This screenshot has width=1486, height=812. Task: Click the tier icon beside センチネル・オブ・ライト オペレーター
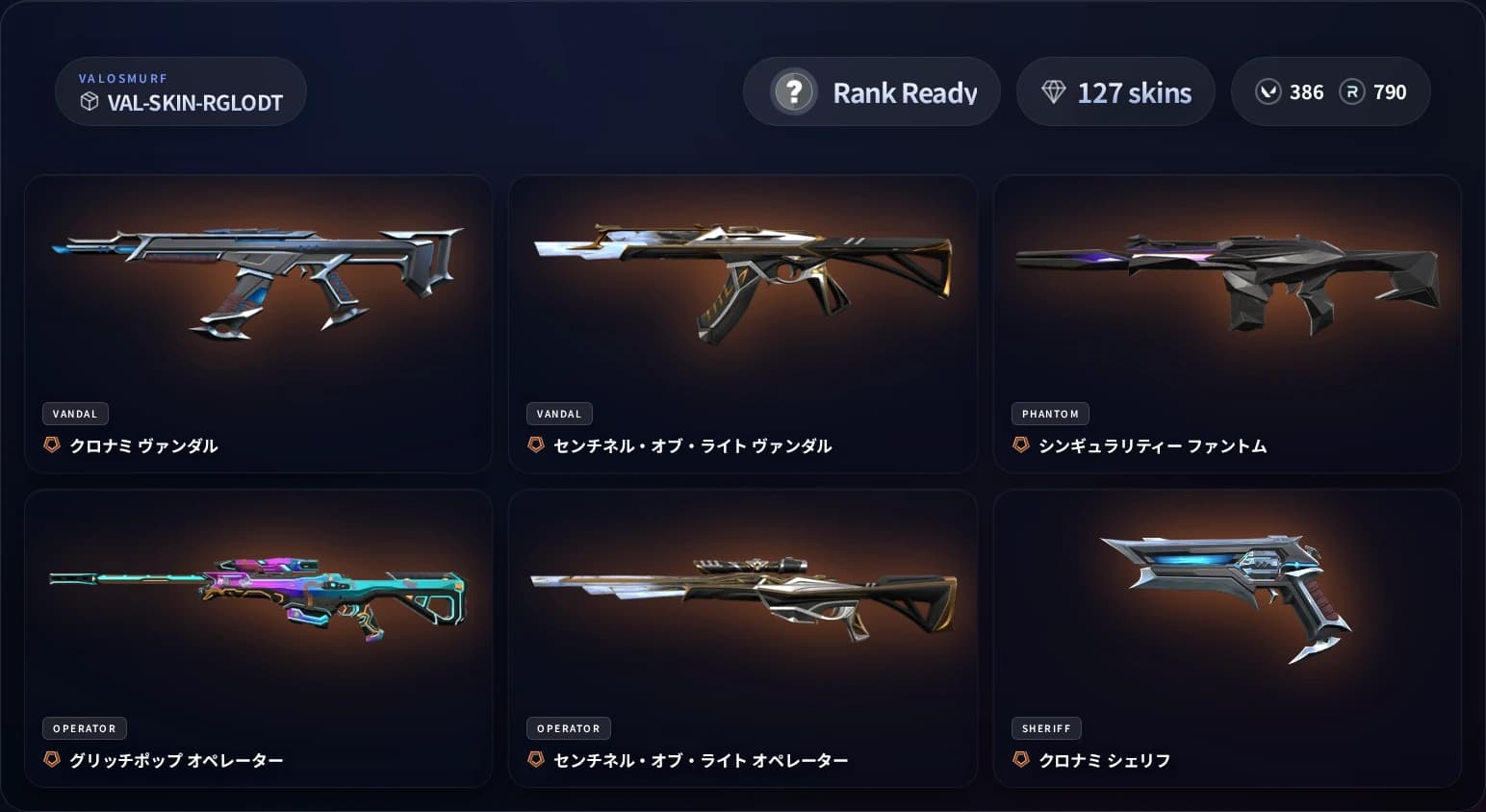[x=535, y=759]
